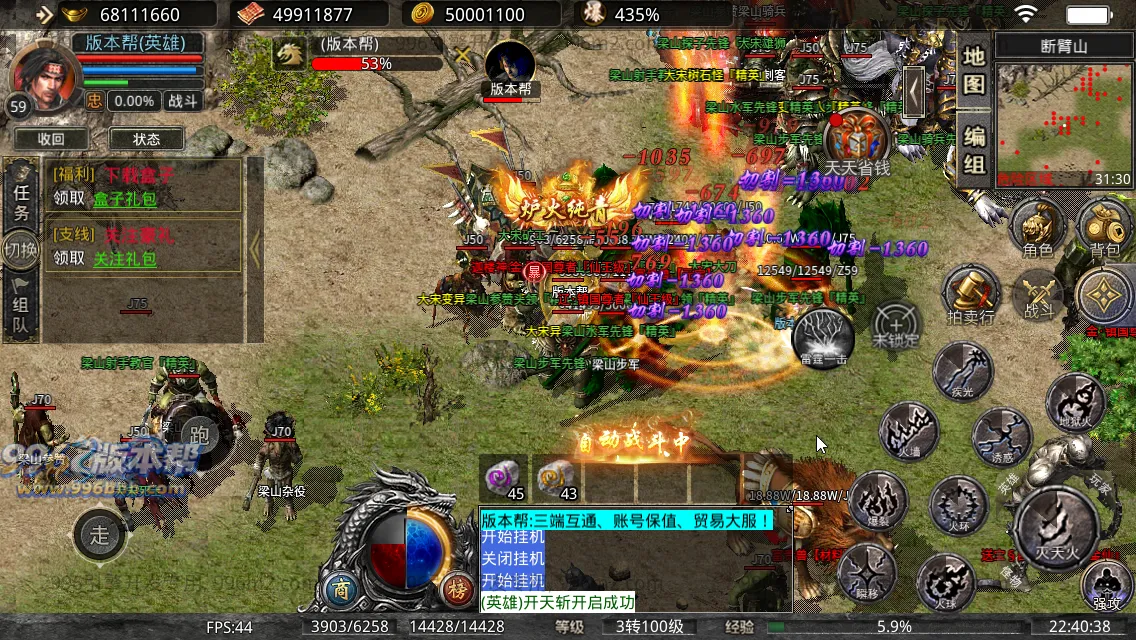Click the 断臂山 minimap
The image size is (1136, 640).
pyautogui.click(x=1063, y=120)
